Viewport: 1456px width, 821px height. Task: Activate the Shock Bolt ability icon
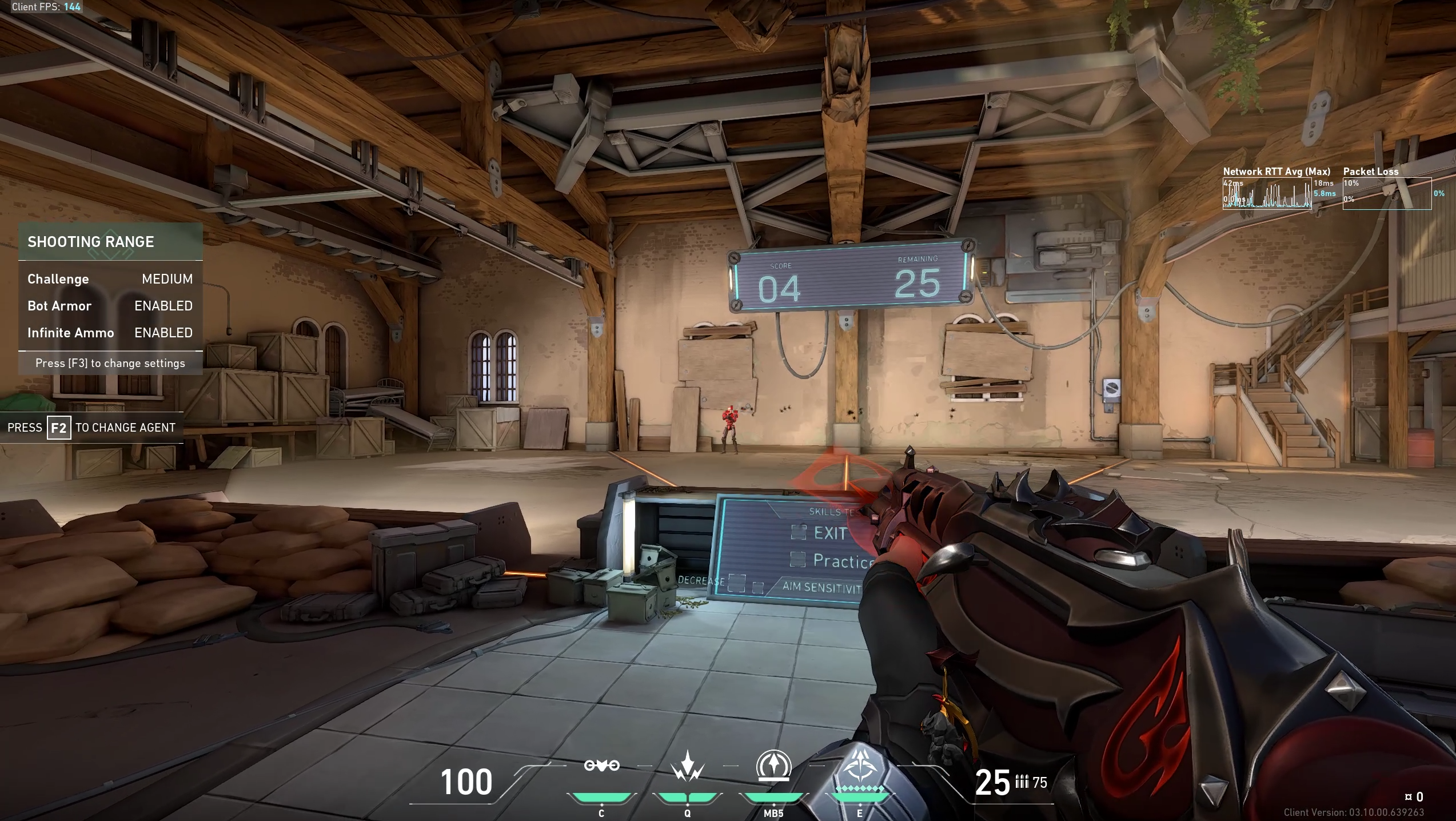click(x=687, y=767)
